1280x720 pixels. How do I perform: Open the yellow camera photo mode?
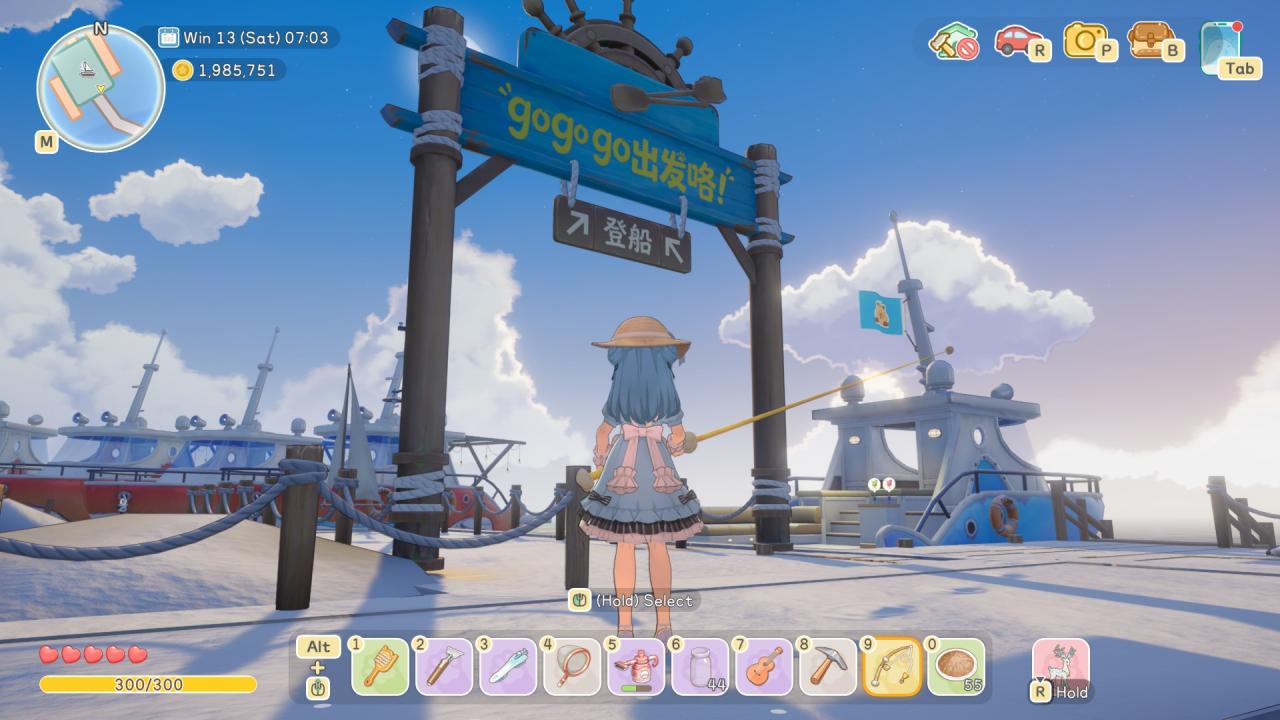(x=1086, y=41)
